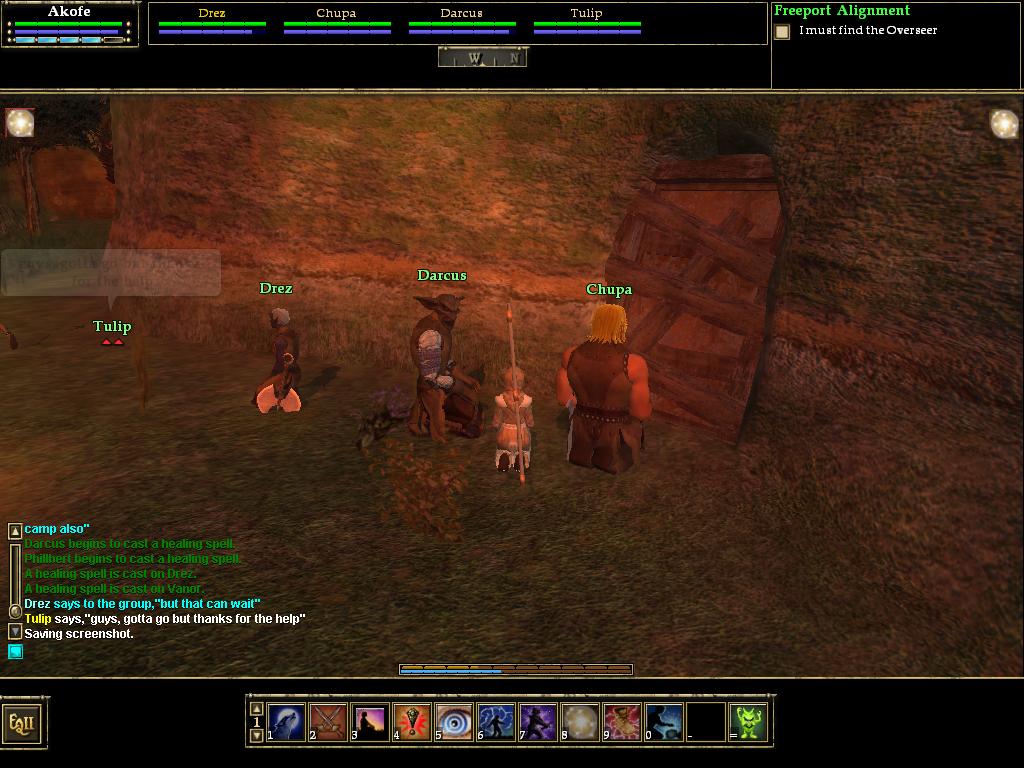
Task: Switch hotbar page down with the arrow
Action: (256, 736)
